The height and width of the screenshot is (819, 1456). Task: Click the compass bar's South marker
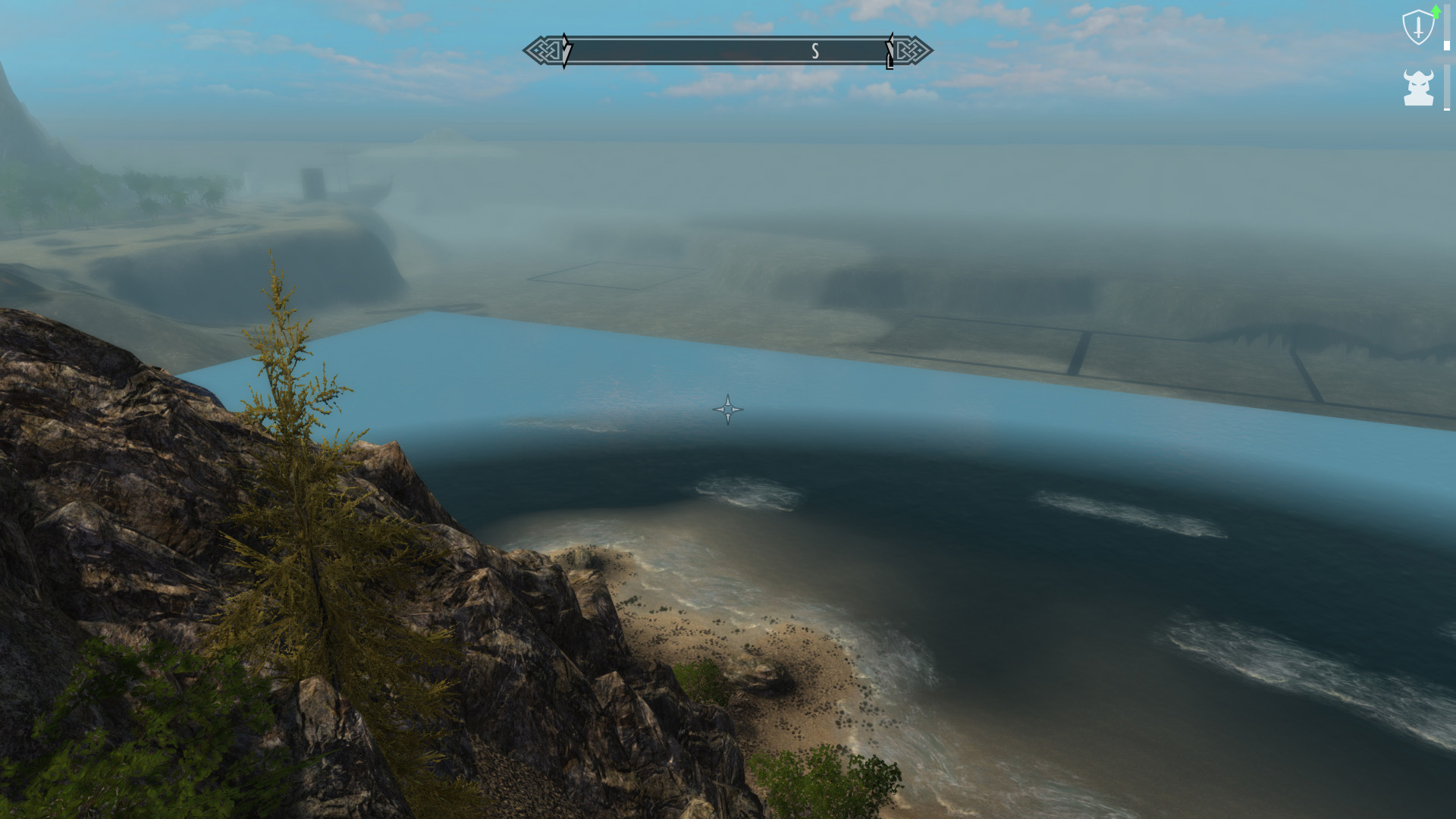coord(815,51)
